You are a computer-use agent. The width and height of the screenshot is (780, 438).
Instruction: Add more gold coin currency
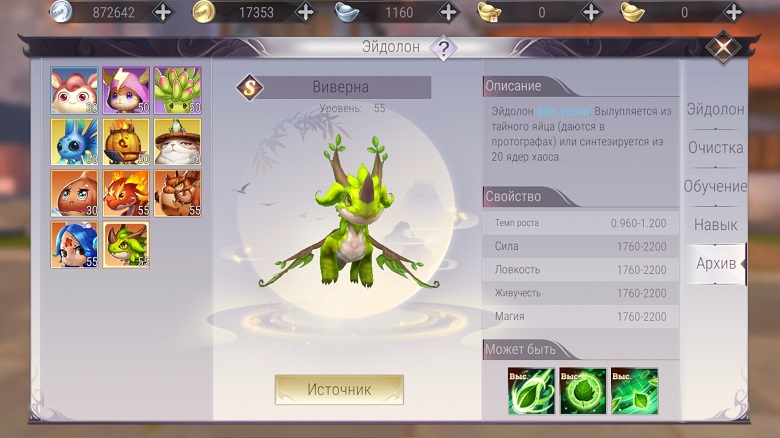[305, 12]
